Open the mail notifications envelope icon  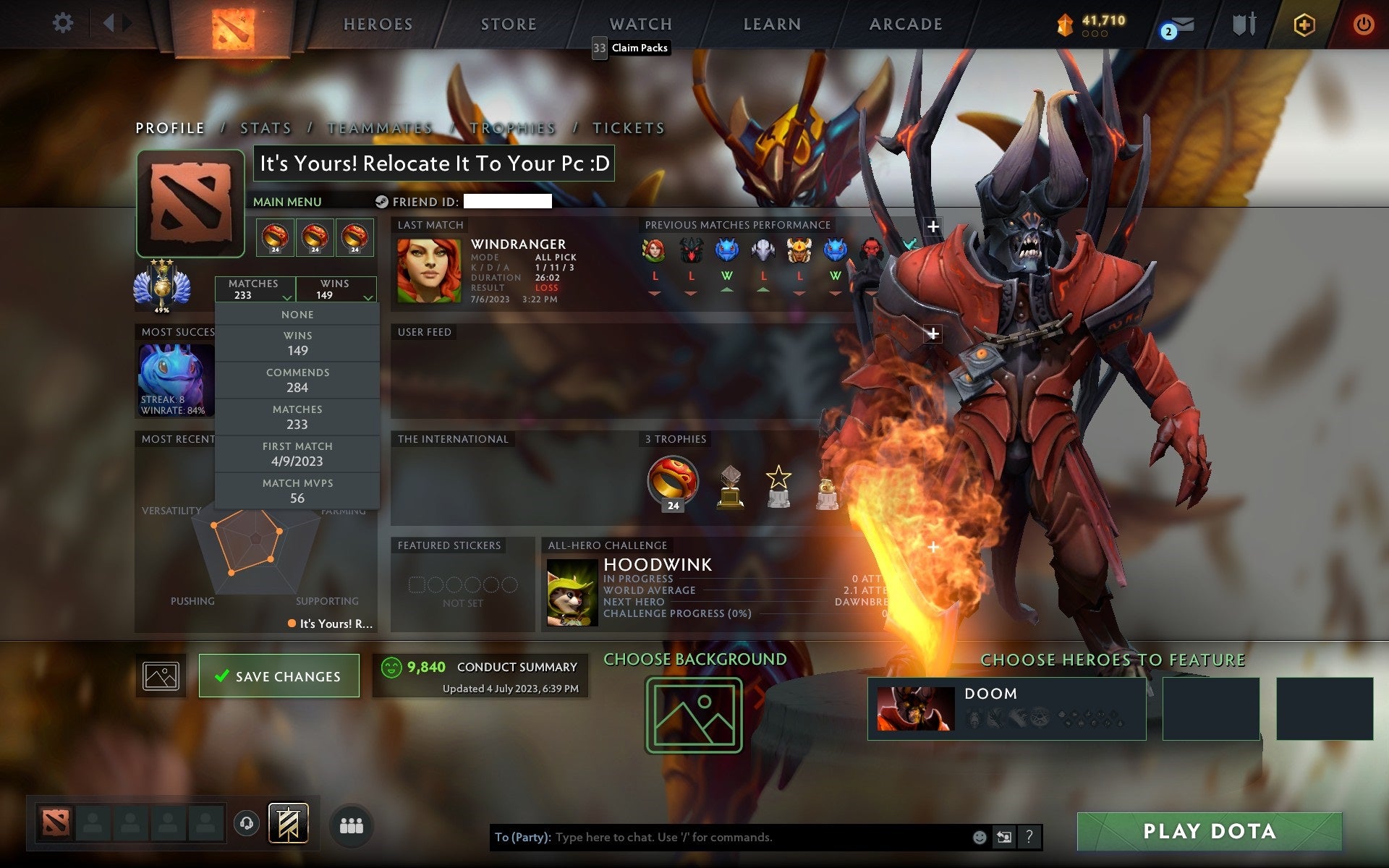1181,24
